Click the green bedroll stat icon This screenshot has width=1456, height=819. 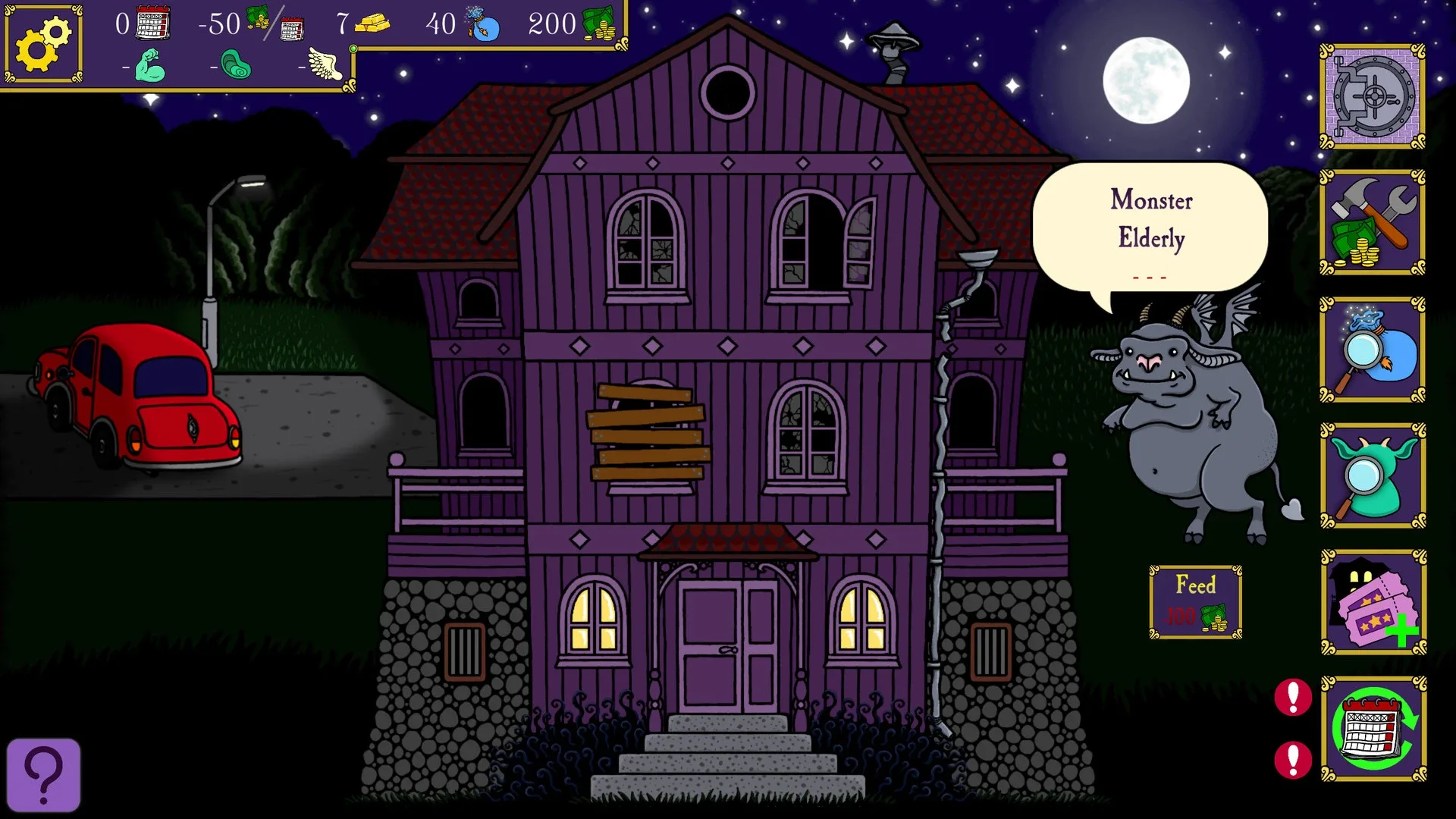(x=236, y=64)
